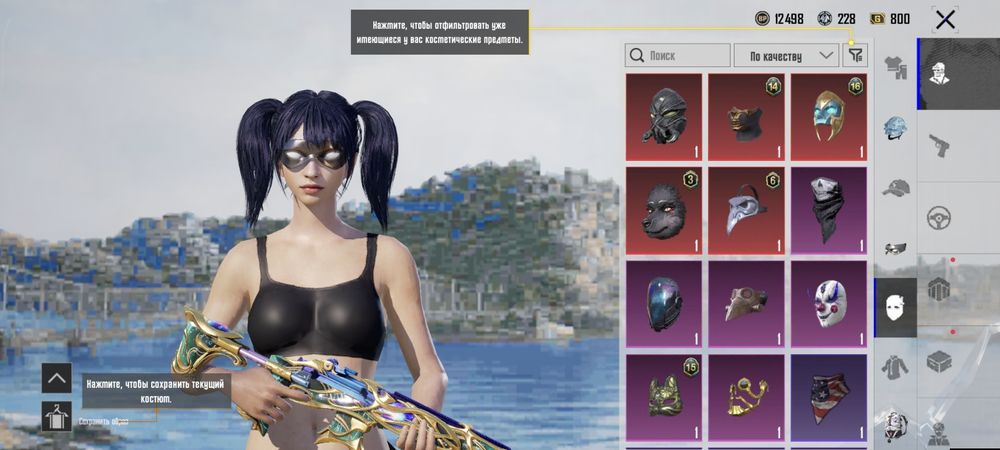Screen dimensions: 1000x450
Task: Open the cap headwear category tab
Action: 895,188
